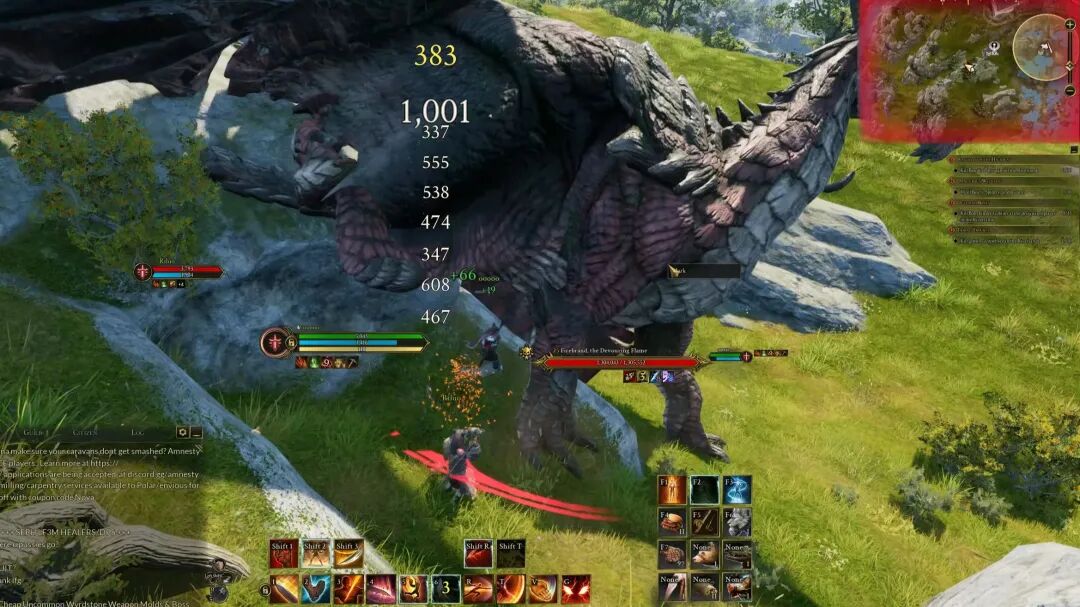The width and height of the screenshot is (1080, 607).
Task: Activate the F3 blue lightning swirl skill
Action: coord(737,489)
